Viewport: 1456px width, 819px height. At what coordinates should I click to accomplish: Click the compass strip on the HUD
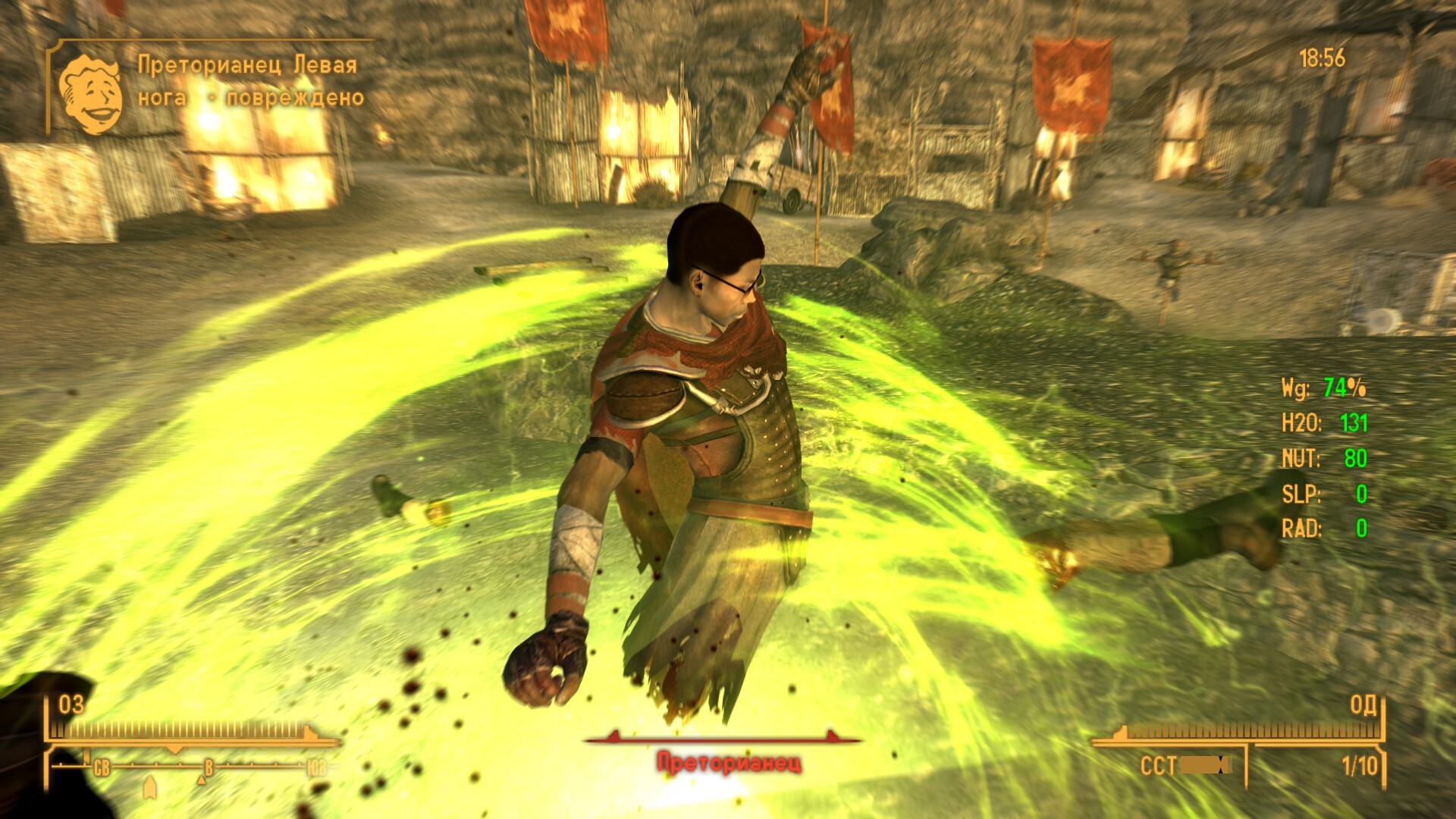click(x=191, y=767)
